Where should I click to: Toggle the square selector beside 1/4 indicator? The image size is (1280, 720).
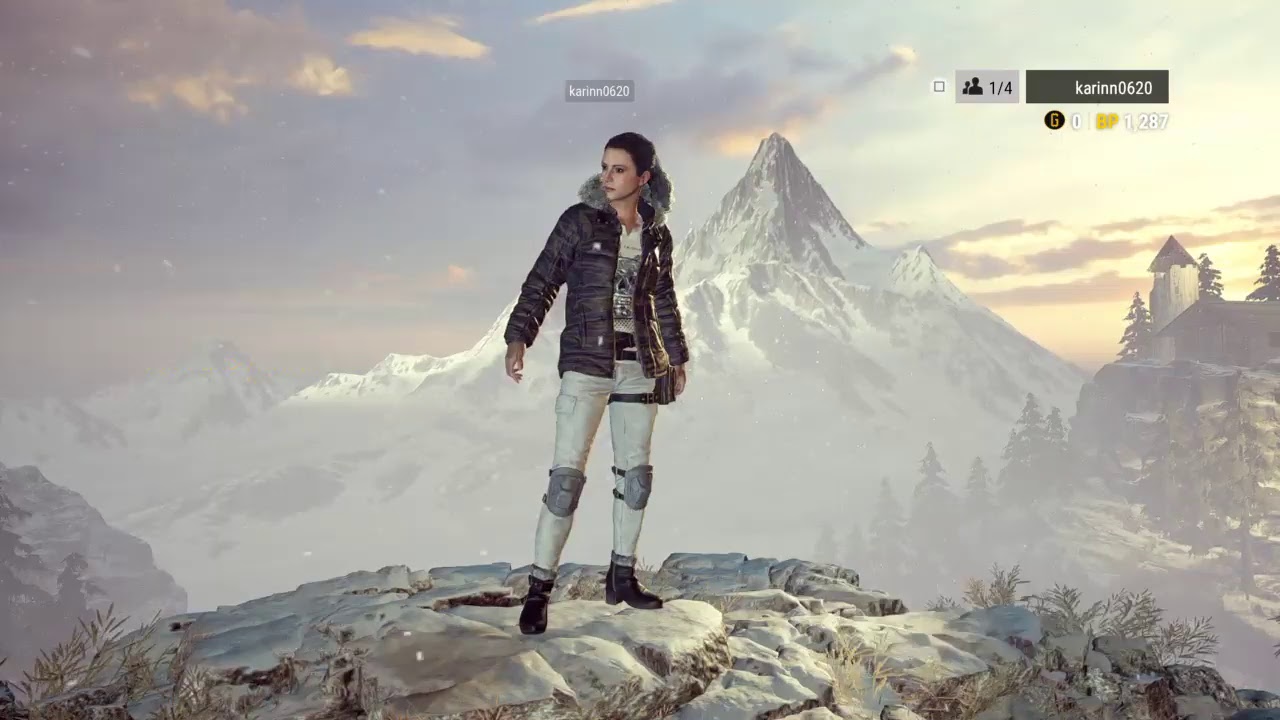[940, 87]
